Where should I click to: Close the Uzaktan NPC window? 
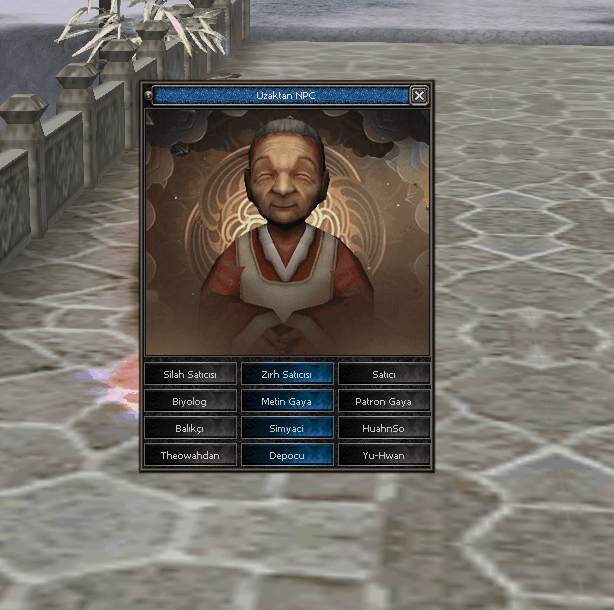419,96
